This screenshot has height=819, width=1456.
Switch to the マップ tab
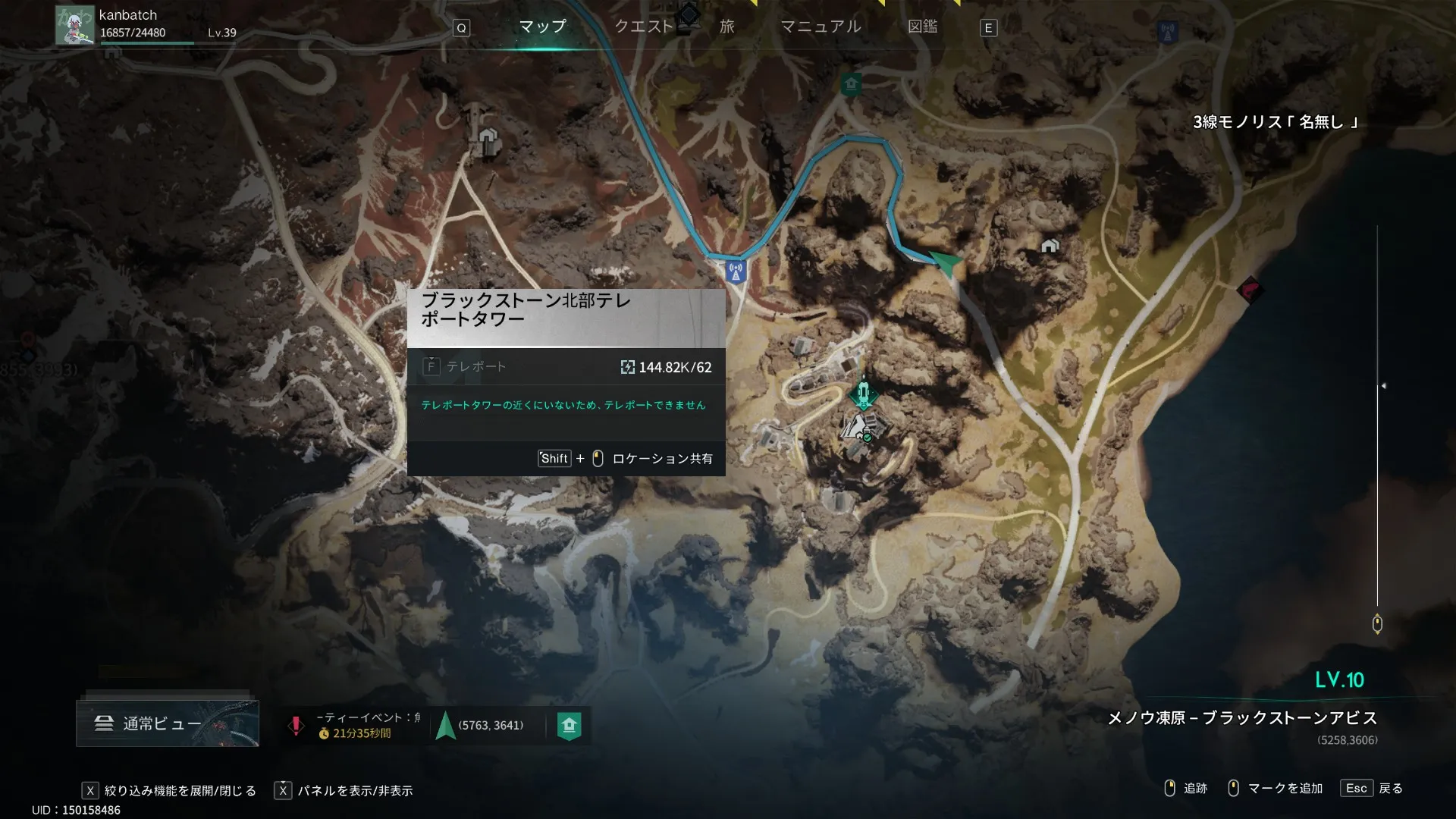point(542,27)
